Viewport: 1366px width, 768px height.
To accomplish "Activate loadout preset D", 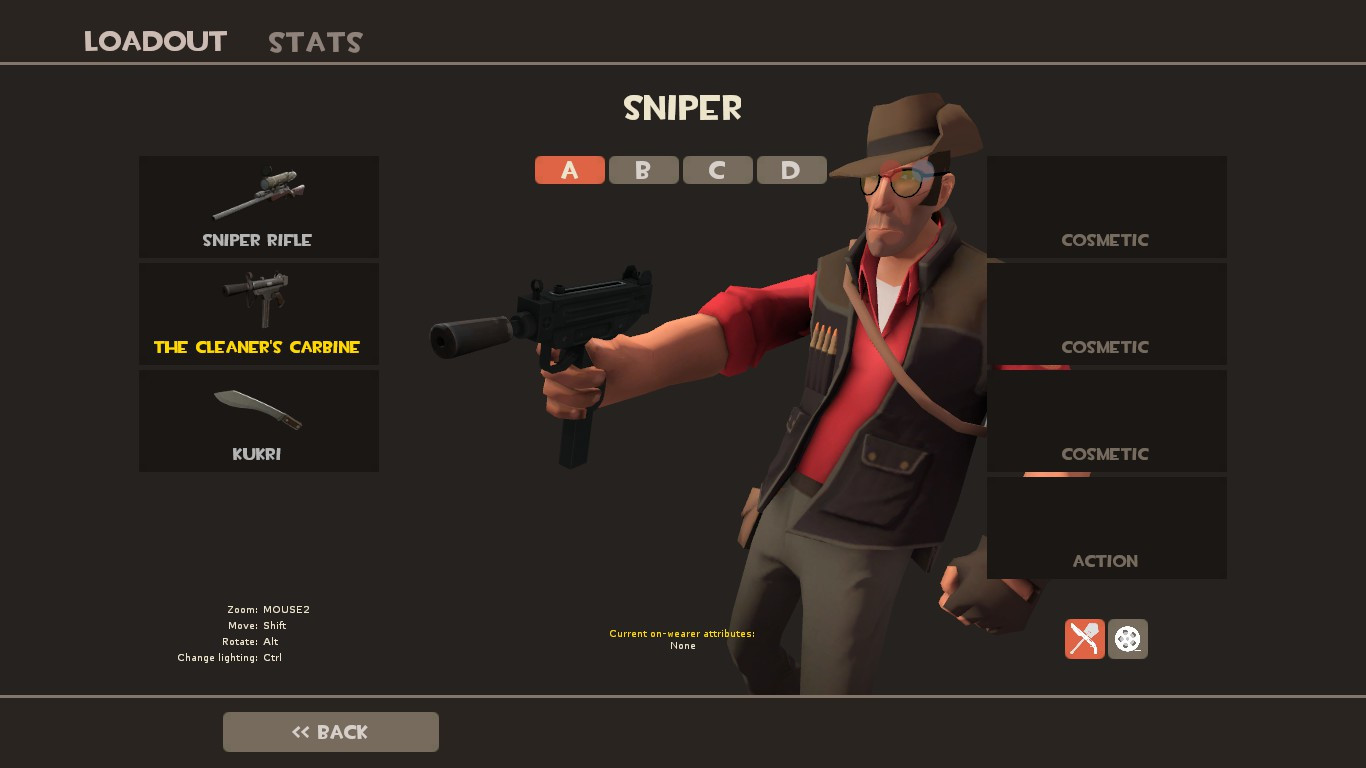I will [x=791, y=170].
